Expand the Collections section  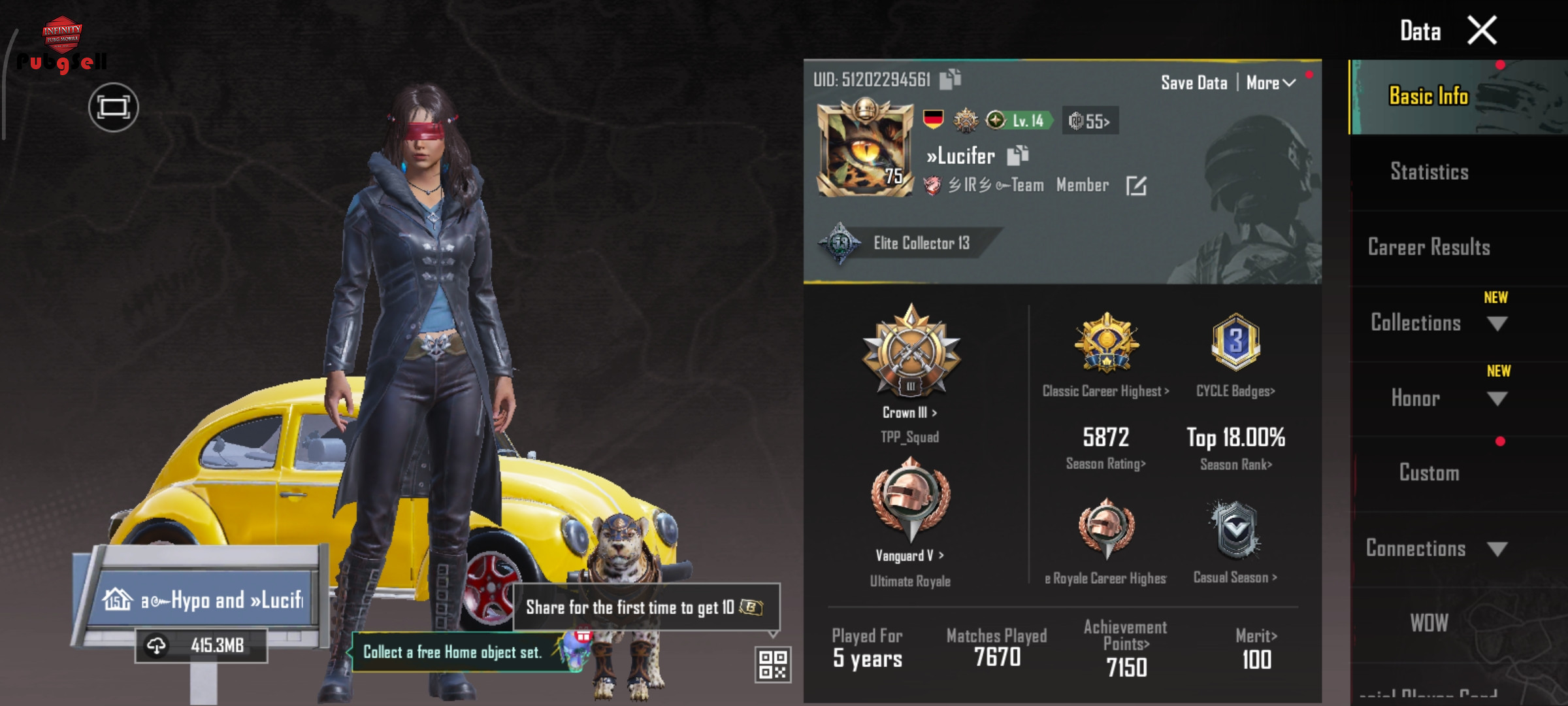point(1496,324)
